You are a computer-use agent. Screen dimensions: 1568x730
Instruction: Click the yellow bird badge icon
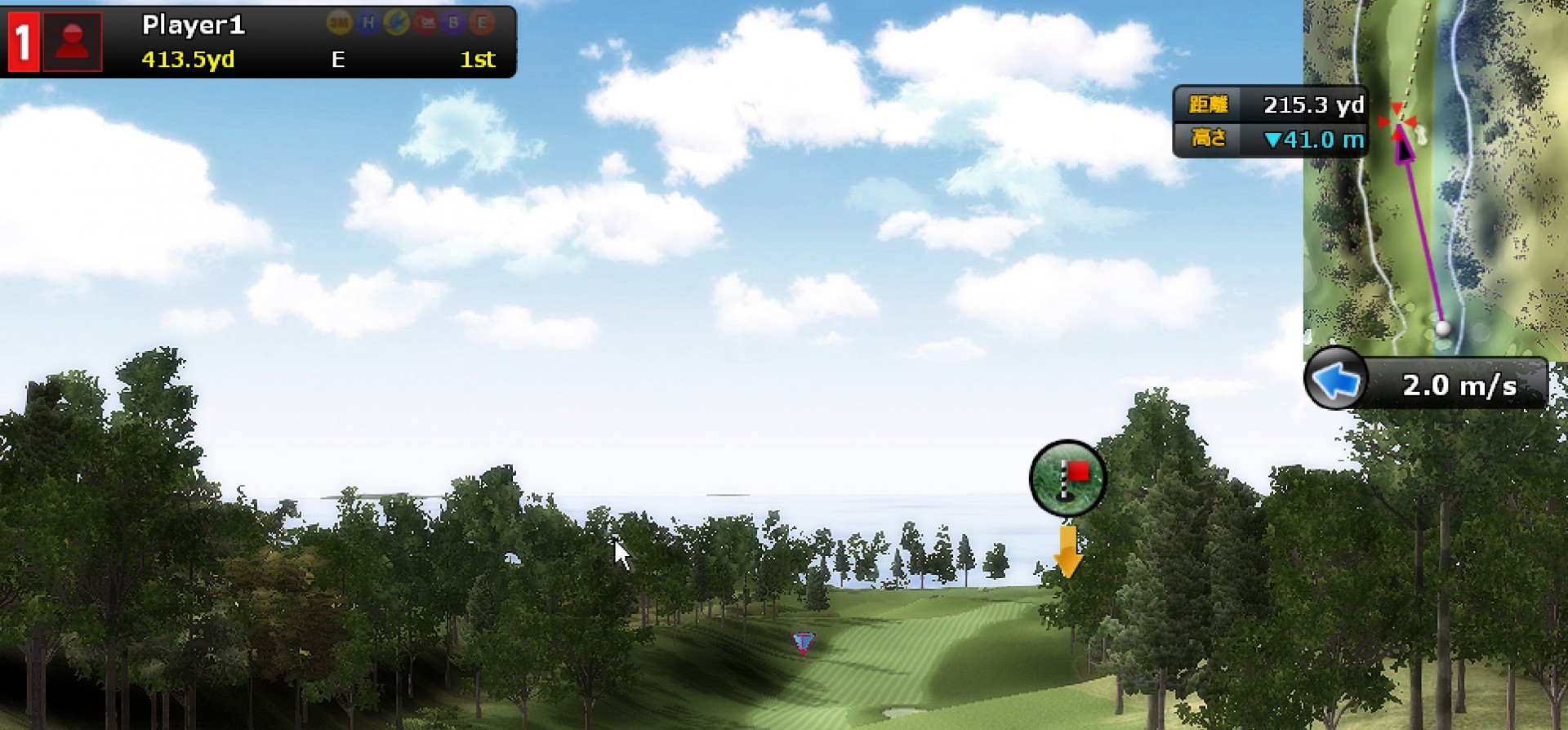[x=397, y=23]
